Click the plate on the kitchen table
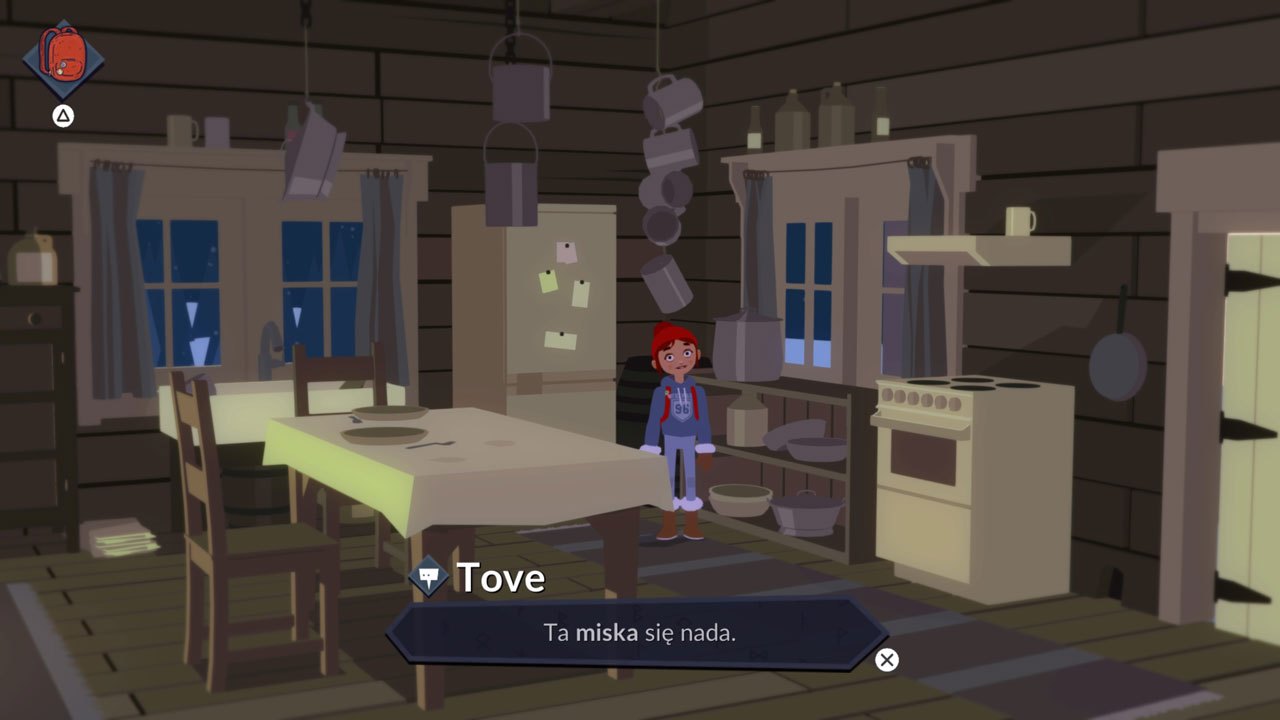The width and height of the screenshot is (1280, 720). [387, 432]
